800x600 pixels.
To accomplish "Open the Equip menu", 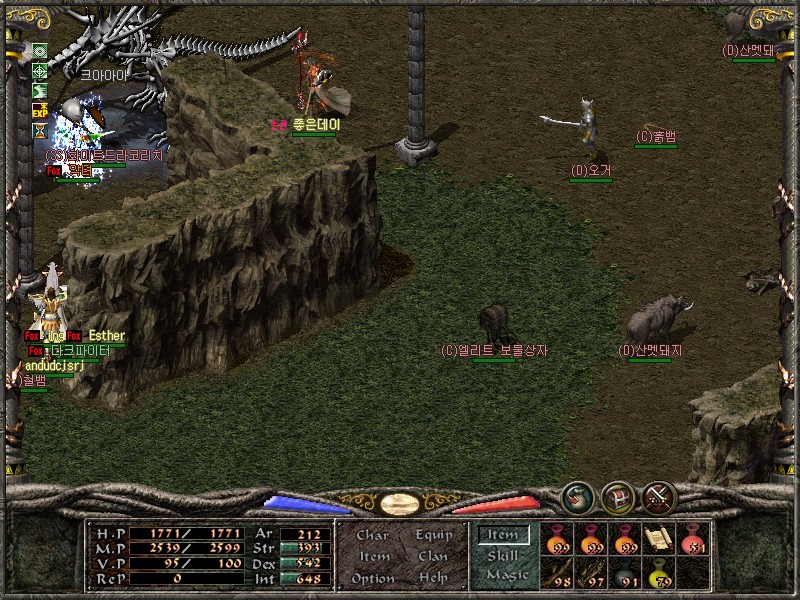I will (433, 535).
